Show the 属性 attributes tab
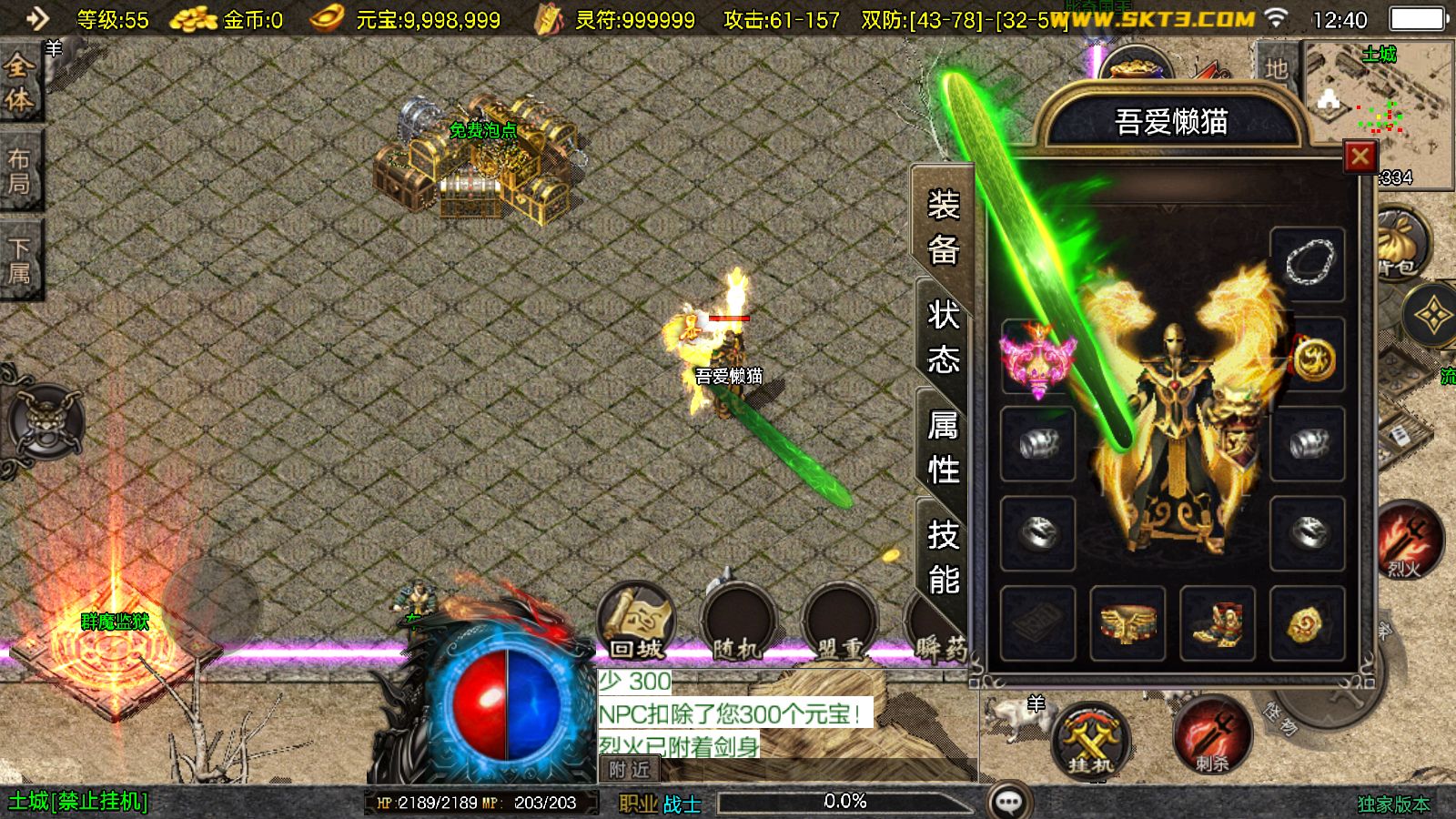This screenshot has width=1456, height=819. click(x=944, y=447)
